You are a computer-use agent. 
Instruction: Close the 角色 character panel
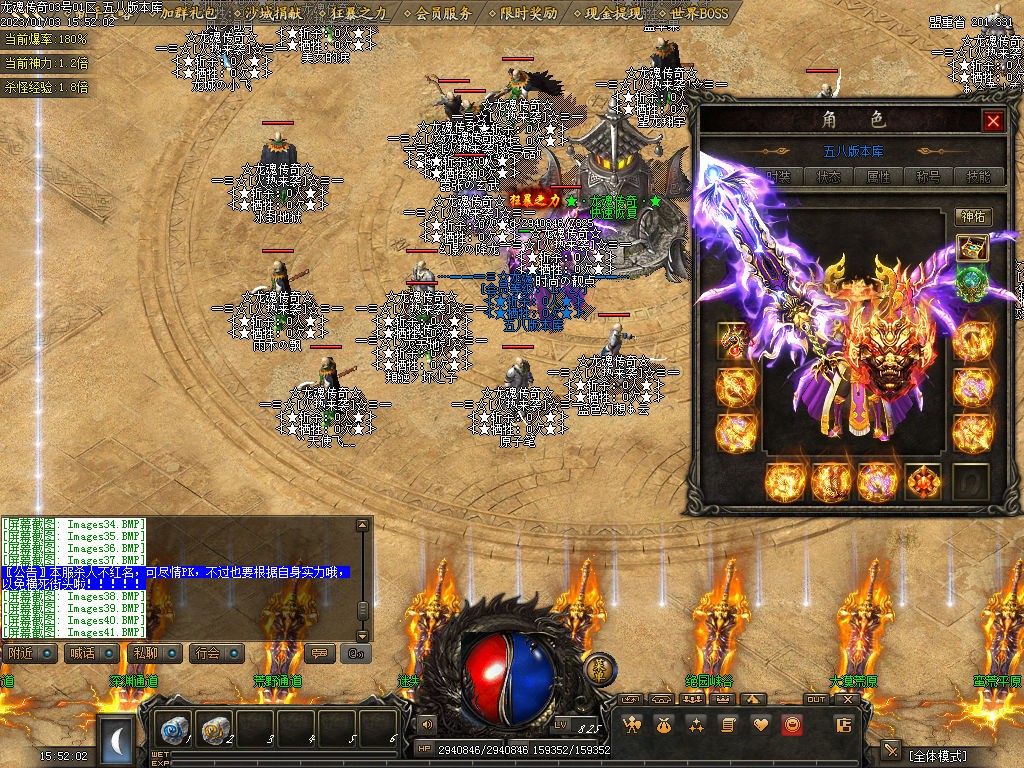[x=993, y=121]
